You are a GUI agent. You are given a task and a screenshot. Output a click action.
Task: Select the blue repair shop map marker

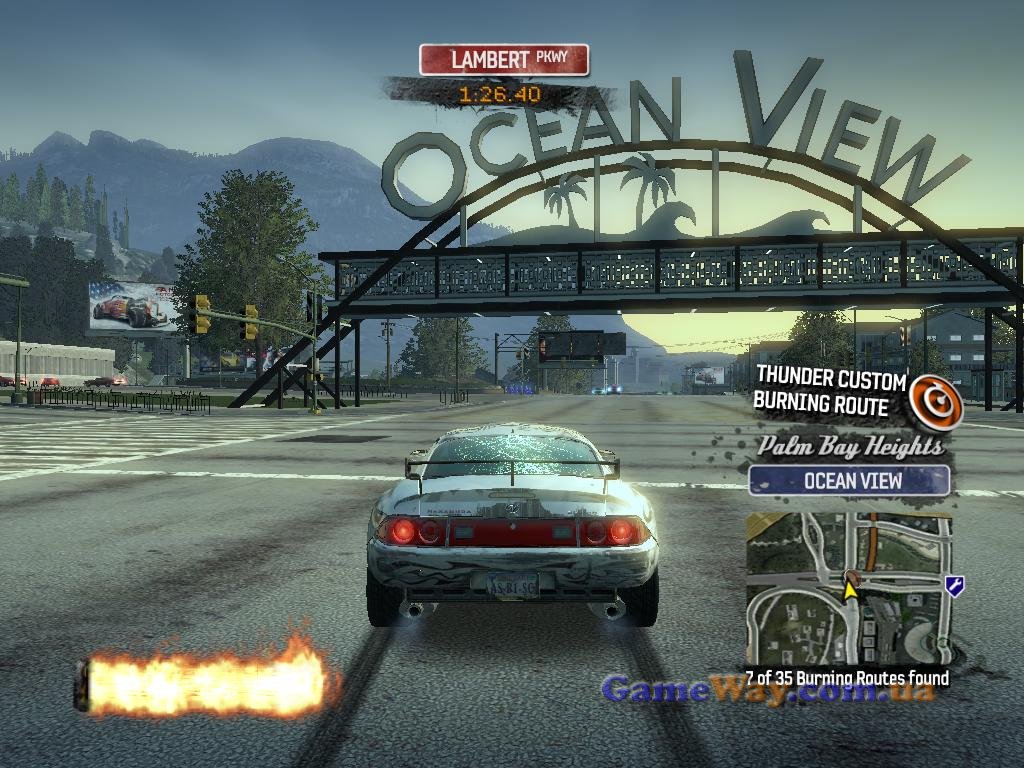(954, 586)
